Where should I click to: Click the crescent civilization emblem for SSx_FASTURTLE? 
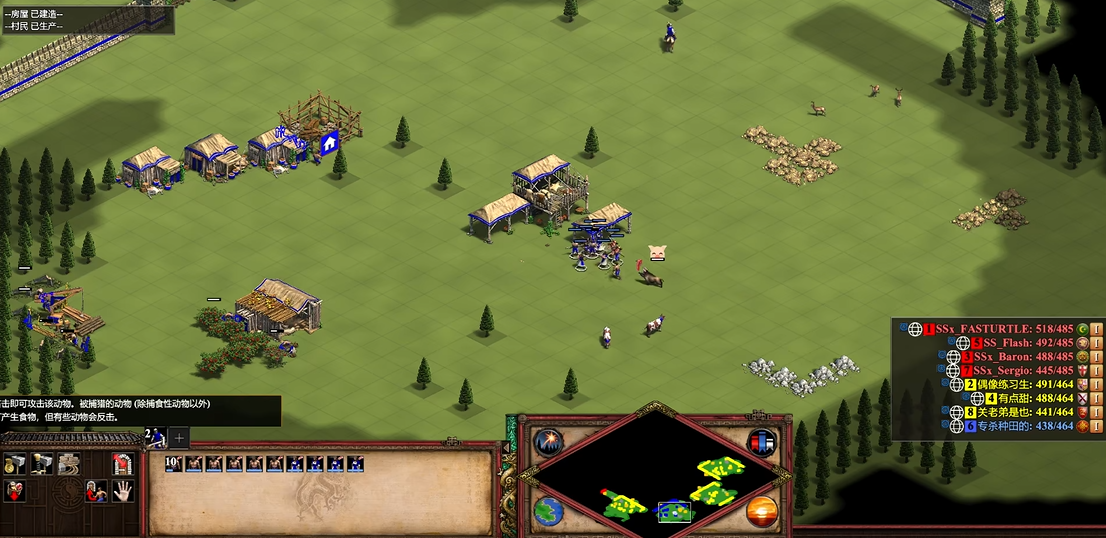[x=1082, y=329]
